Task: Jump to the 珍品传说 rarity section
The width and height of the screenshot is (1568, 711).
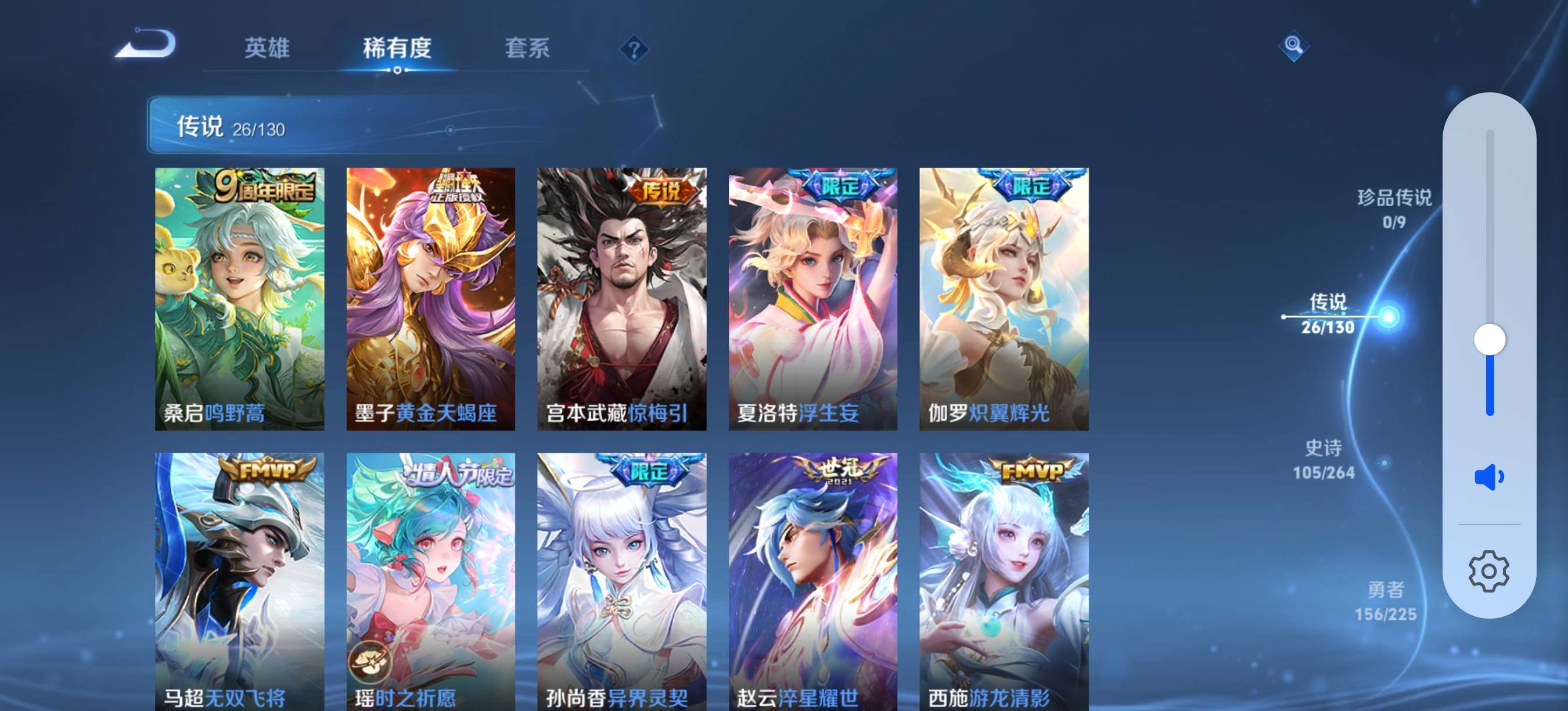Action: pos(1394,208)
